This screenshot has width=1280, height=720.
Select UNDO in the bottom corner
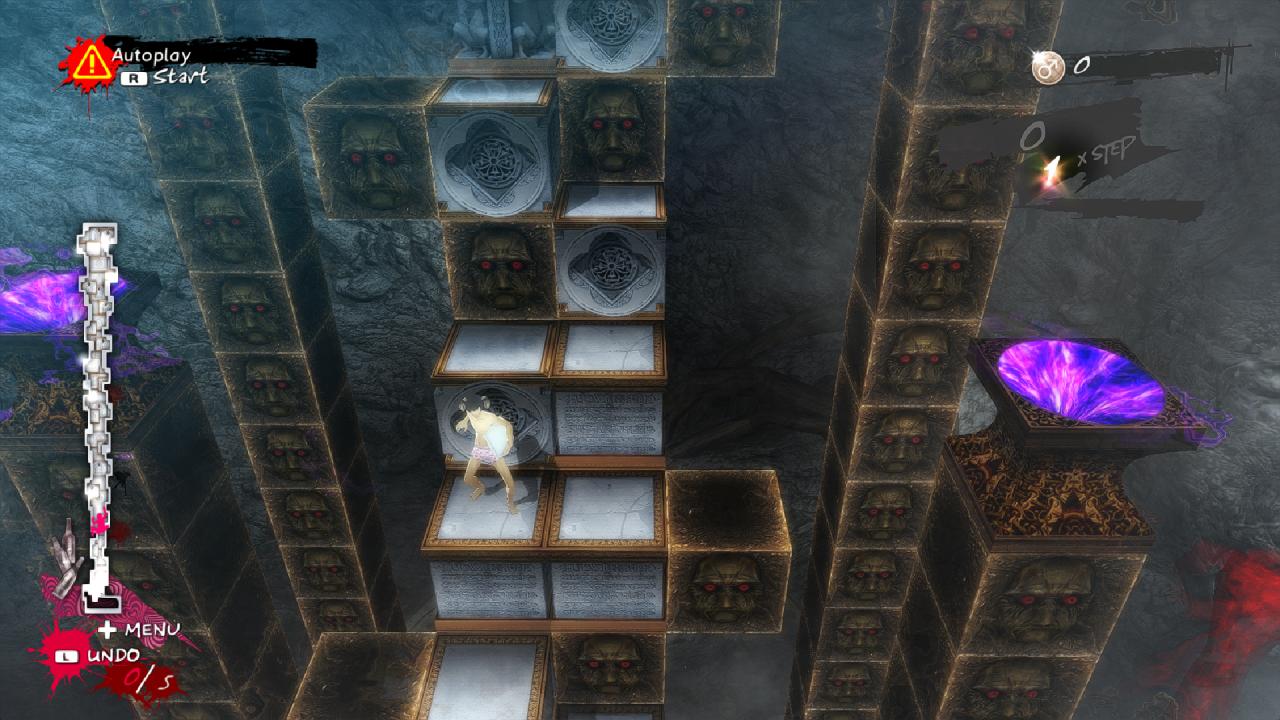[x=116, y=656]
